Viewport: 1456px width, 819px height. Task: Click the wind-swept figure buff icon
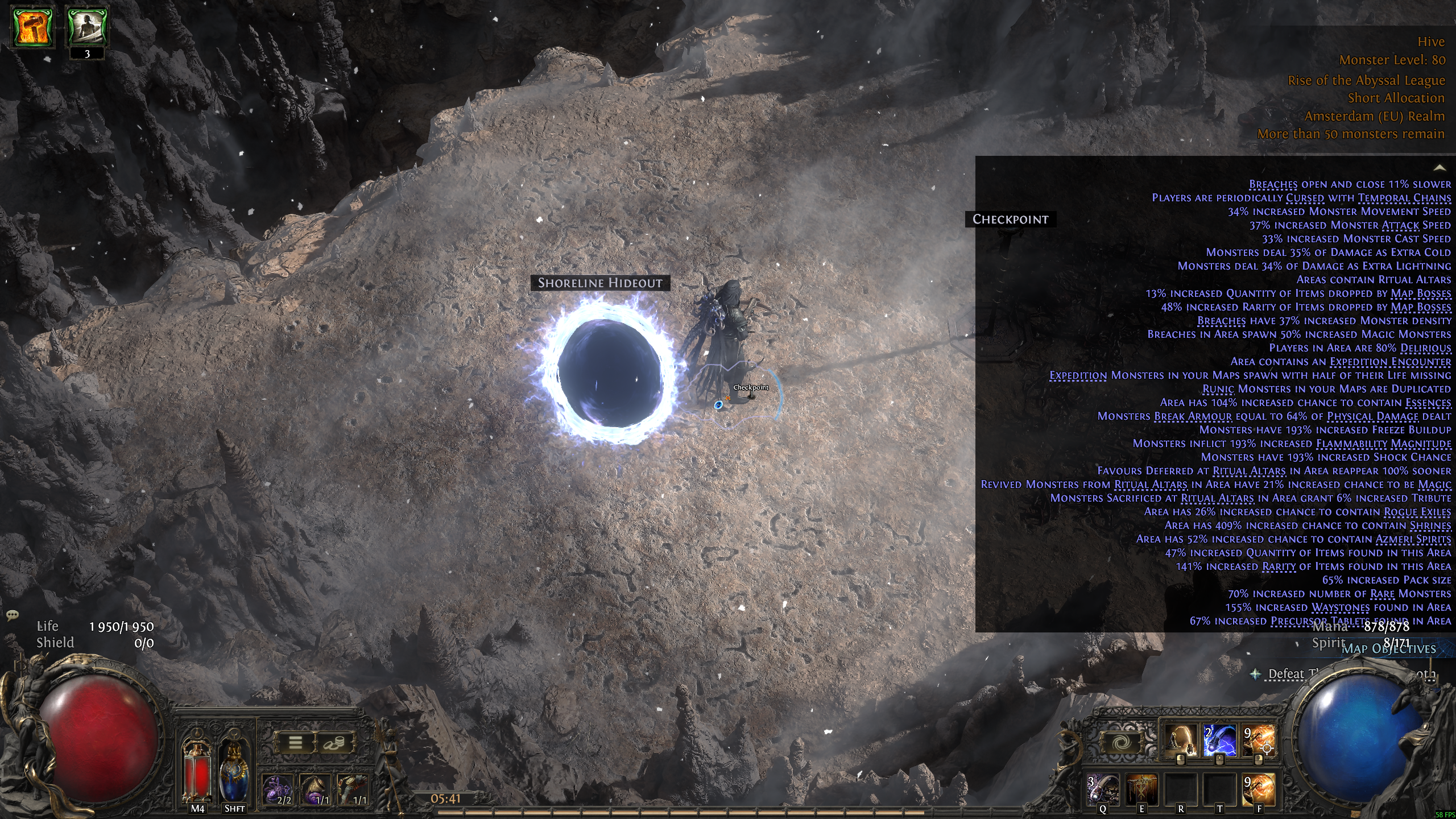(x=87, y=27)
